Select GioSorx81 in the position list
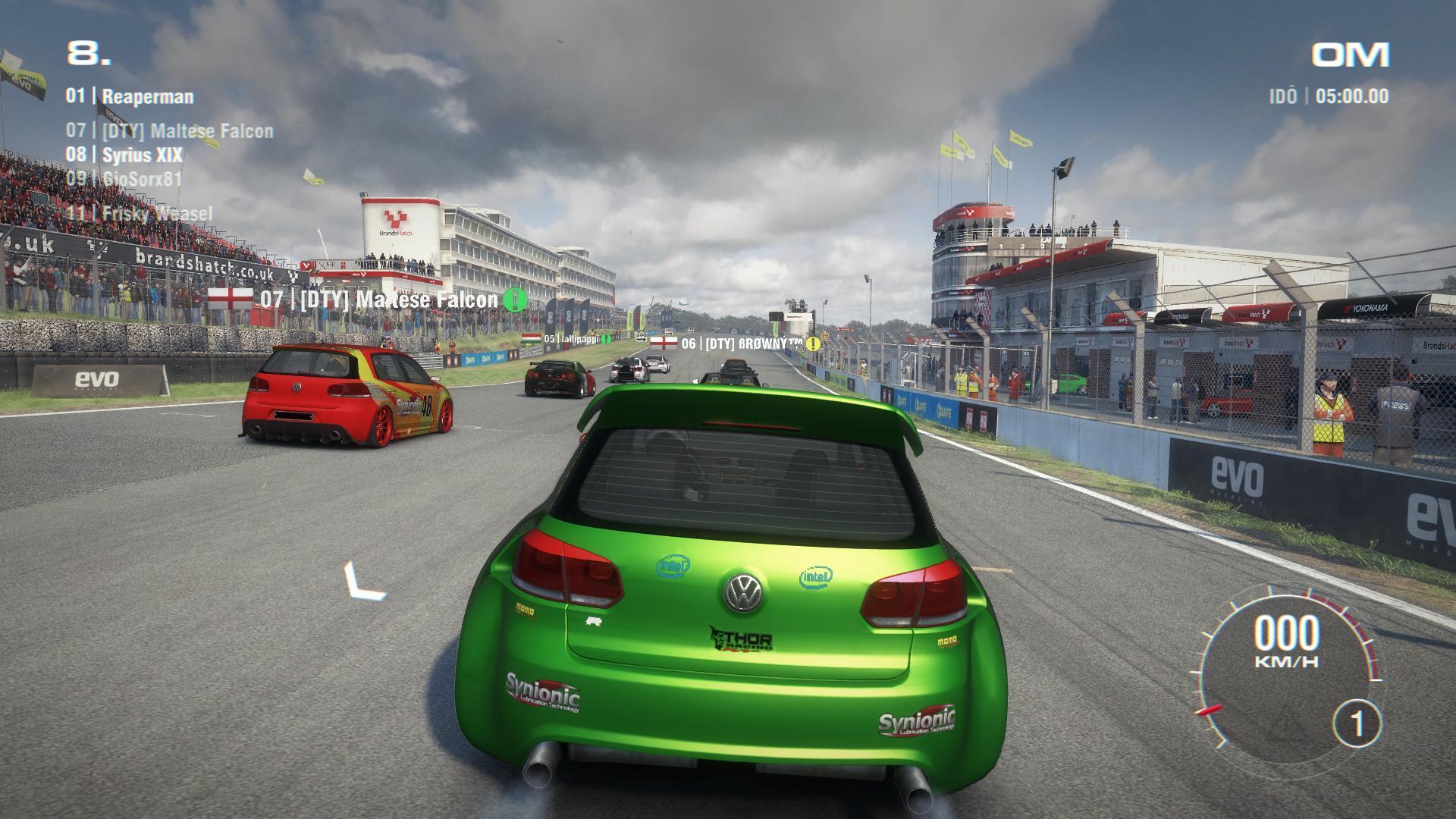1456x819 pixels. click(124, 179)
